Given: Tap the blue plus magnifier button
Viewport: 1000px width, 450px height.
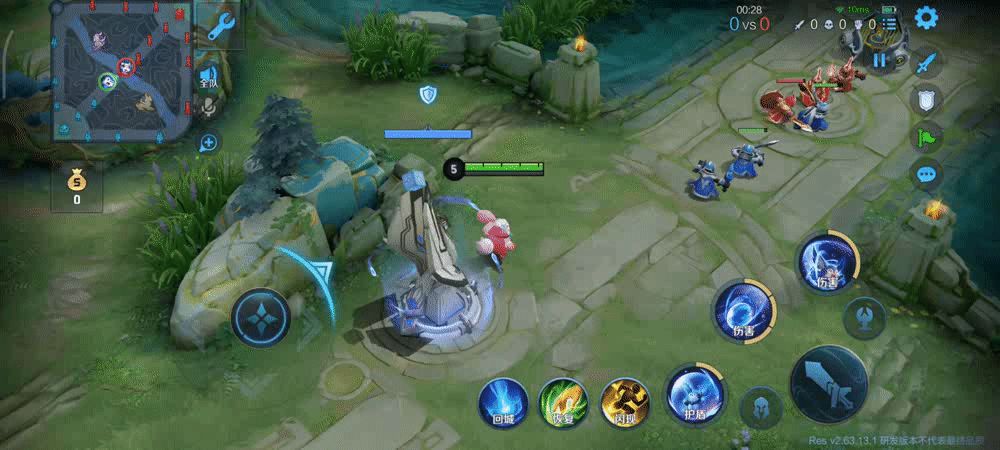Looking at the screenshot, I should point(208,143).
